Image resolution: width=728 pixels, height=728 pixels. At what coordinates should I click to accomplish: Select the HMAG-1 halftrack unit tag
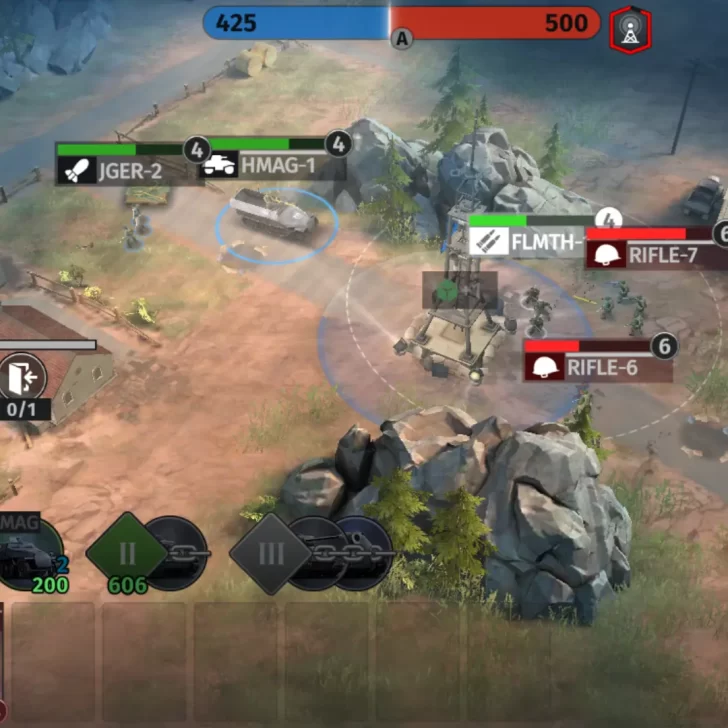(x=270, y=165)
